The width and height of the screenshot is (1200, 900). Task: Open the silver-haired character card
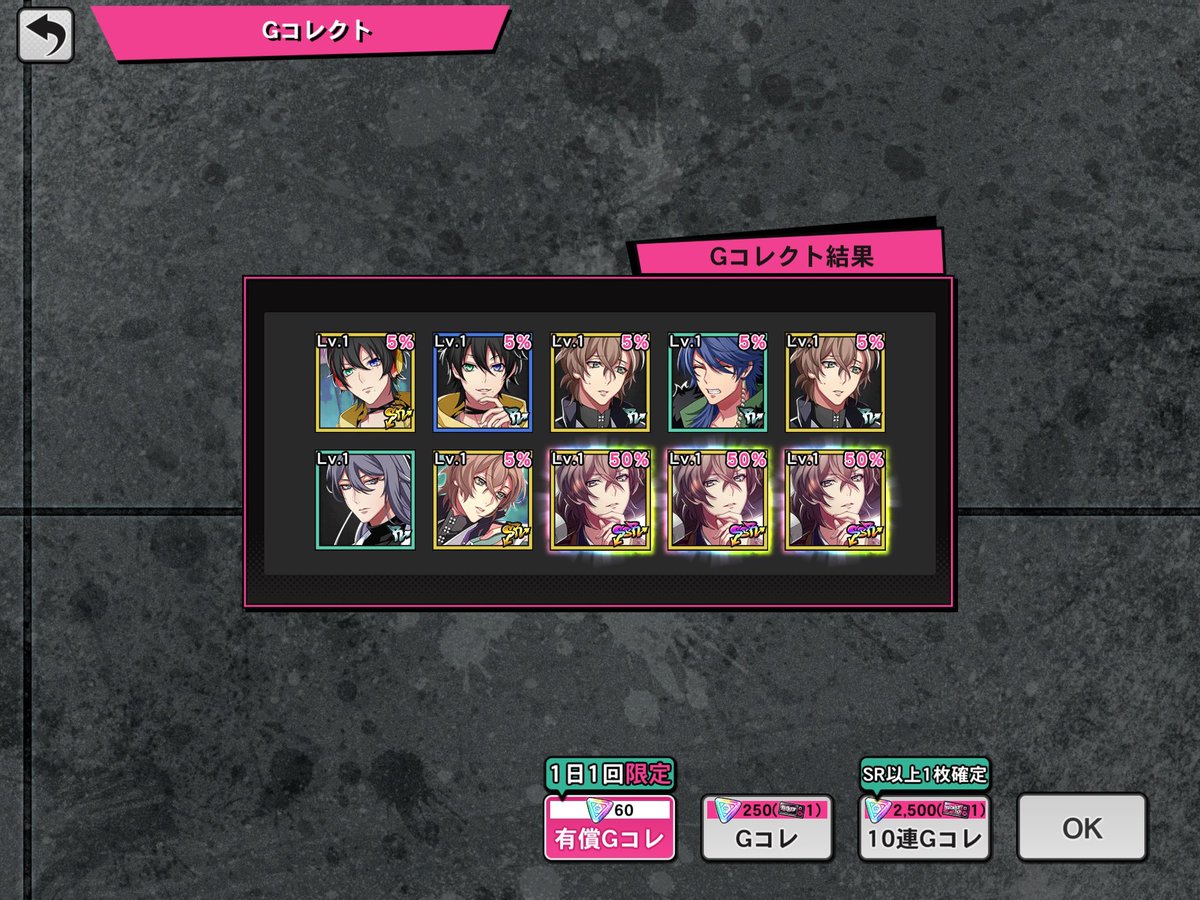point(365,500)
